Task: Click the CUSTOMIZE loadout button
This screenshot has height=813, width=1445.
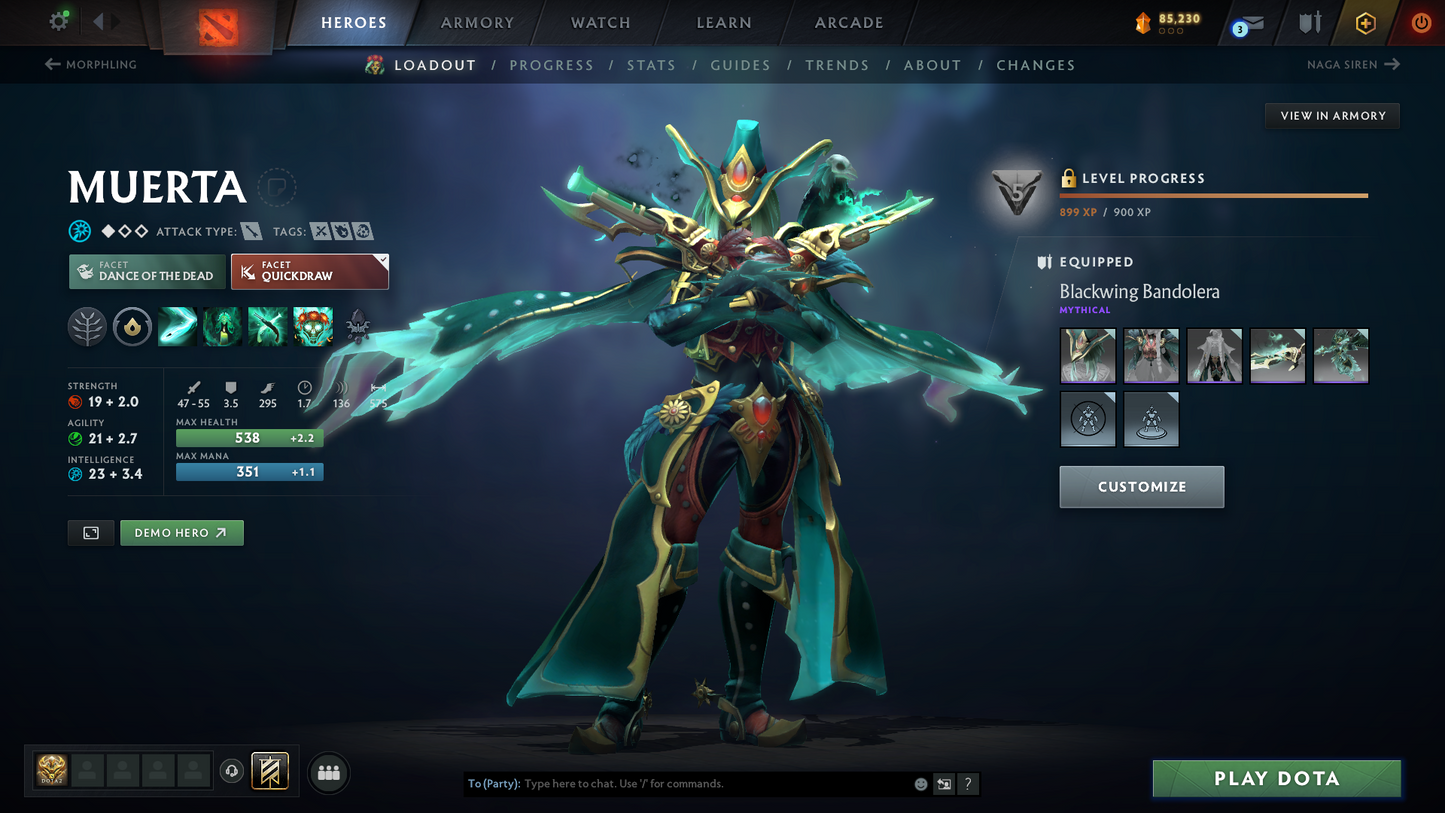Action: click(1141, 487)
